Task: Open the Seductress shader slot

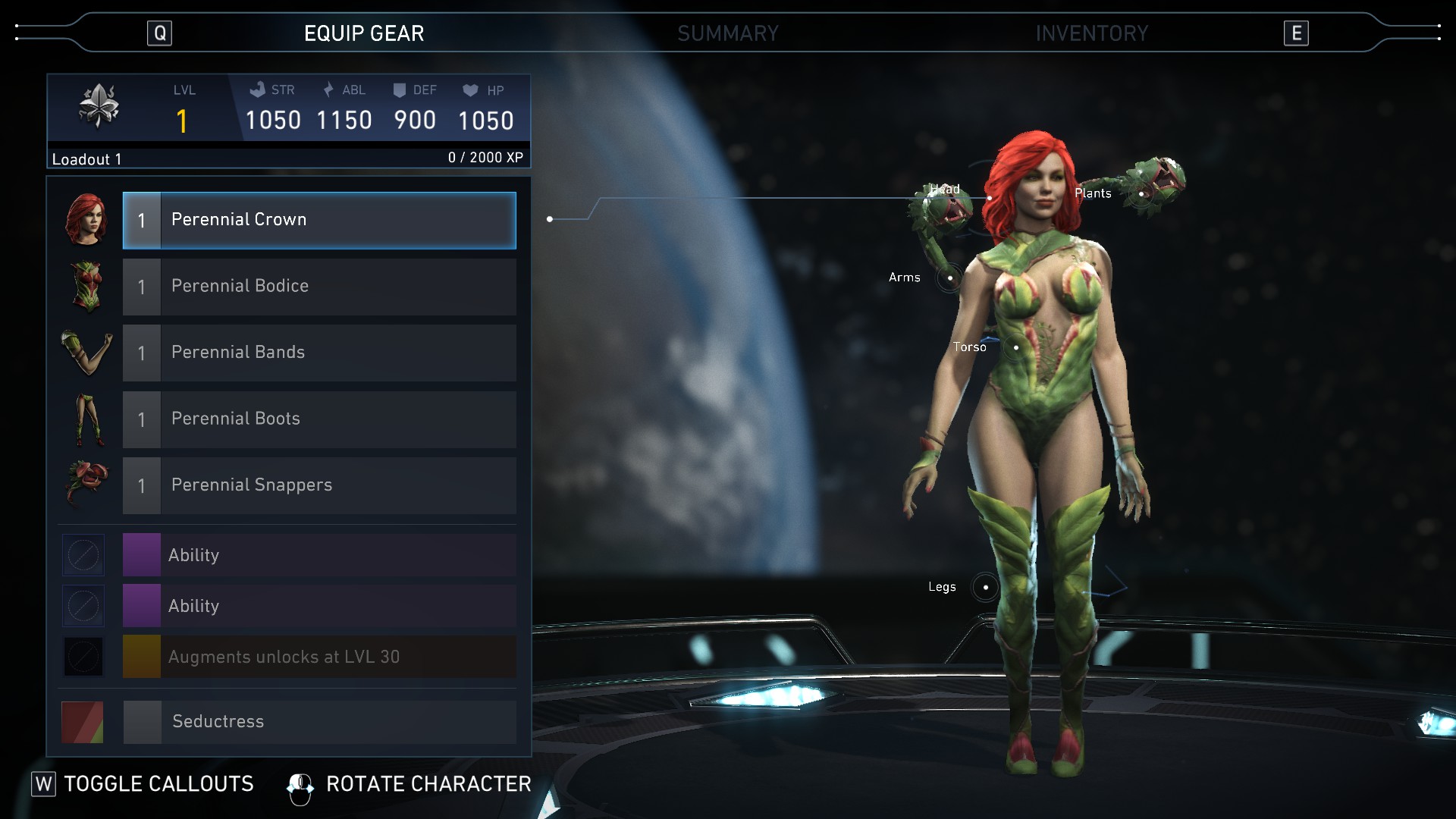Action: (x=319, y=722)
